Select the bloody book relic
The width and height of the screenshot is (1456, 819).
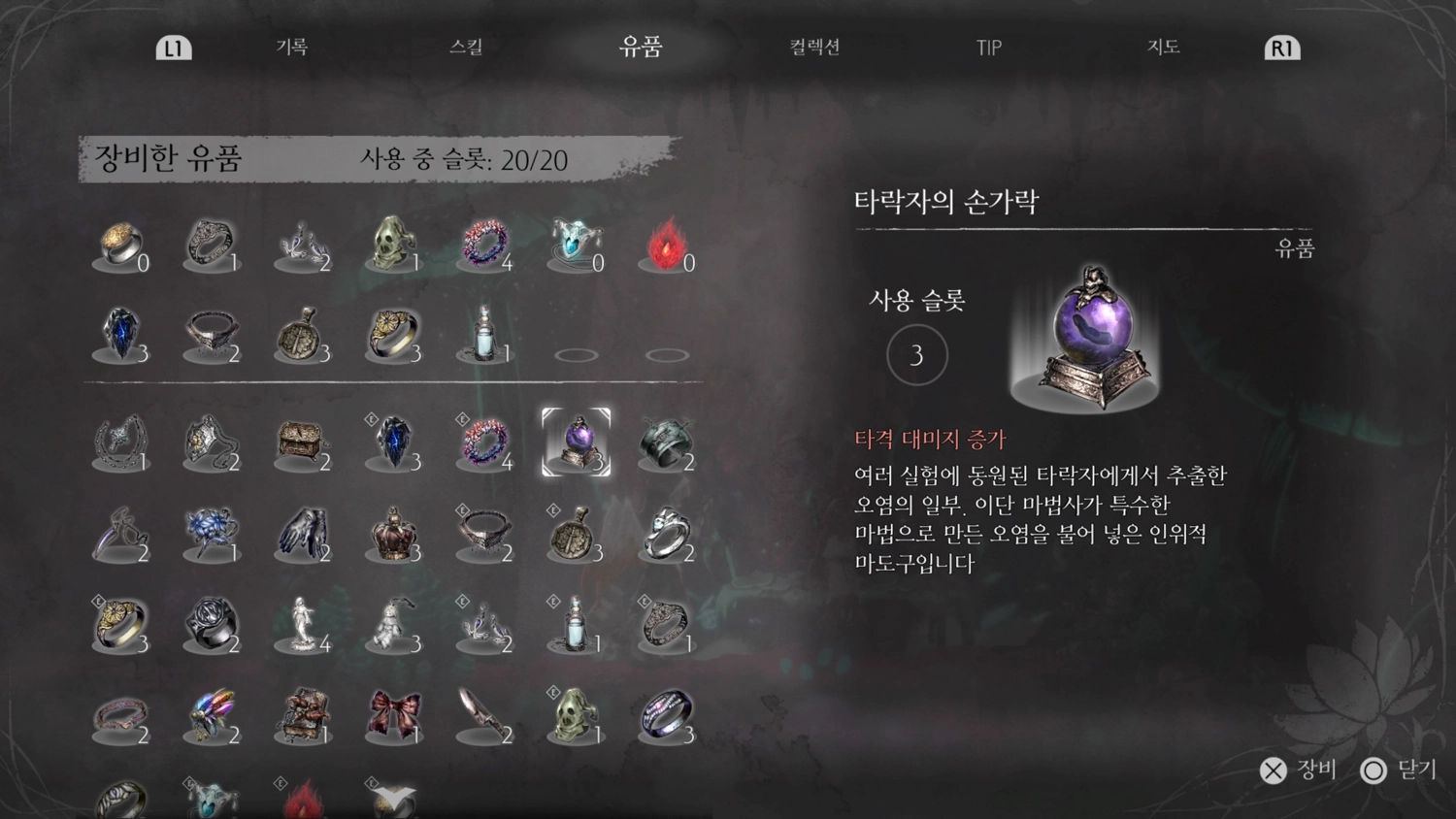(303, 715)
